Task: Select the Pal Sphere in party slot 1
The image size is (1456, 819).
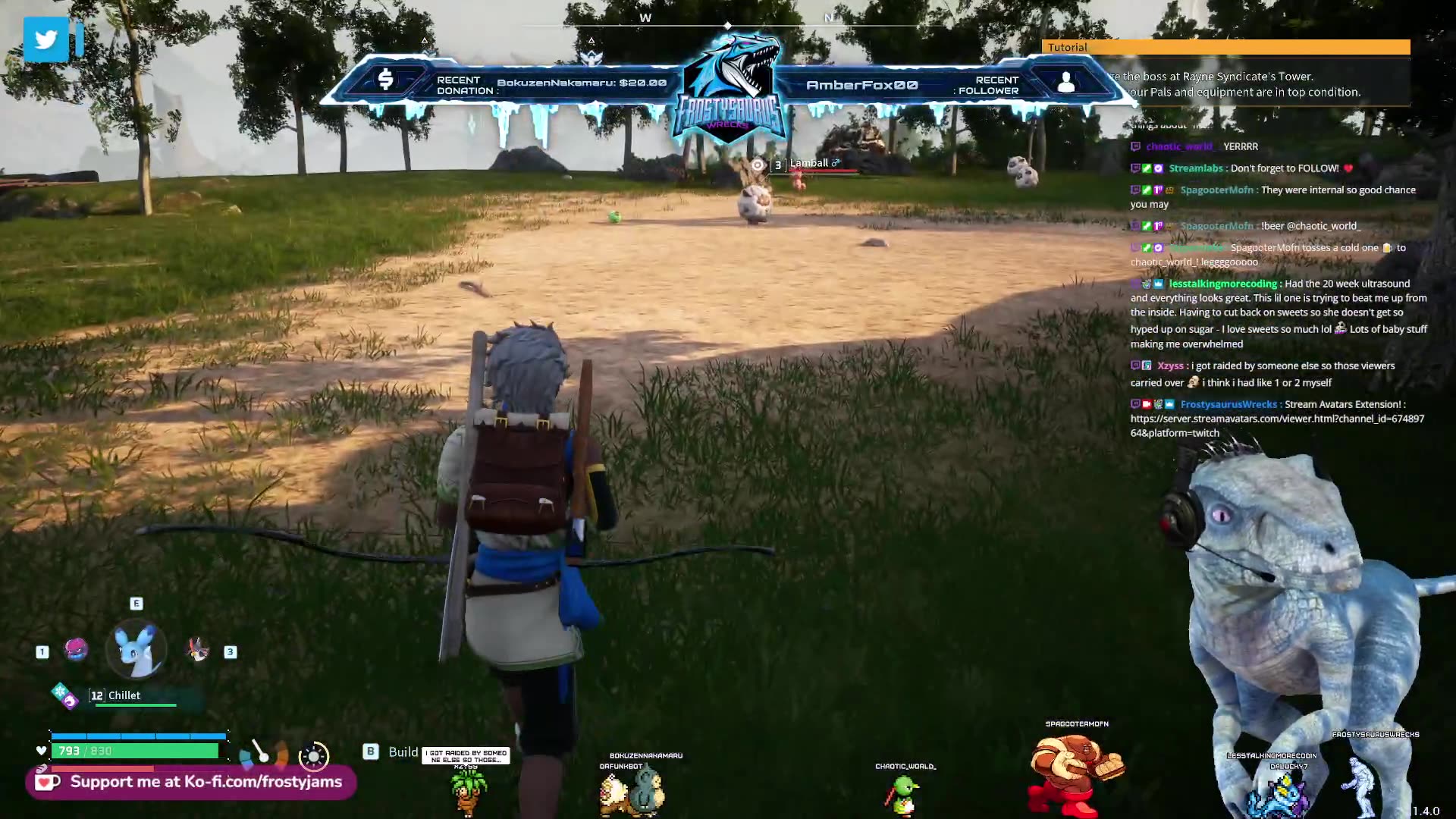Action: (x=75, y=650)
